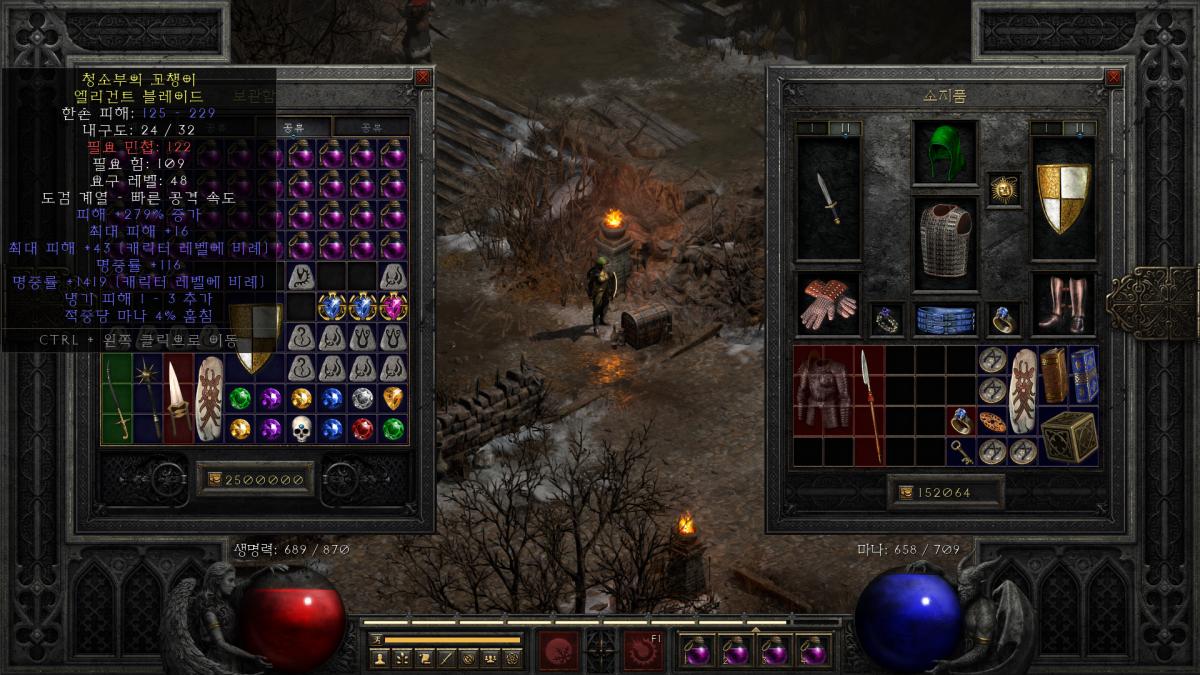Image resolution: width=1200 pixels, height=675 pixels.
Task: Select the equipped dagger weapon slot
Action: [x=828, y=199]
